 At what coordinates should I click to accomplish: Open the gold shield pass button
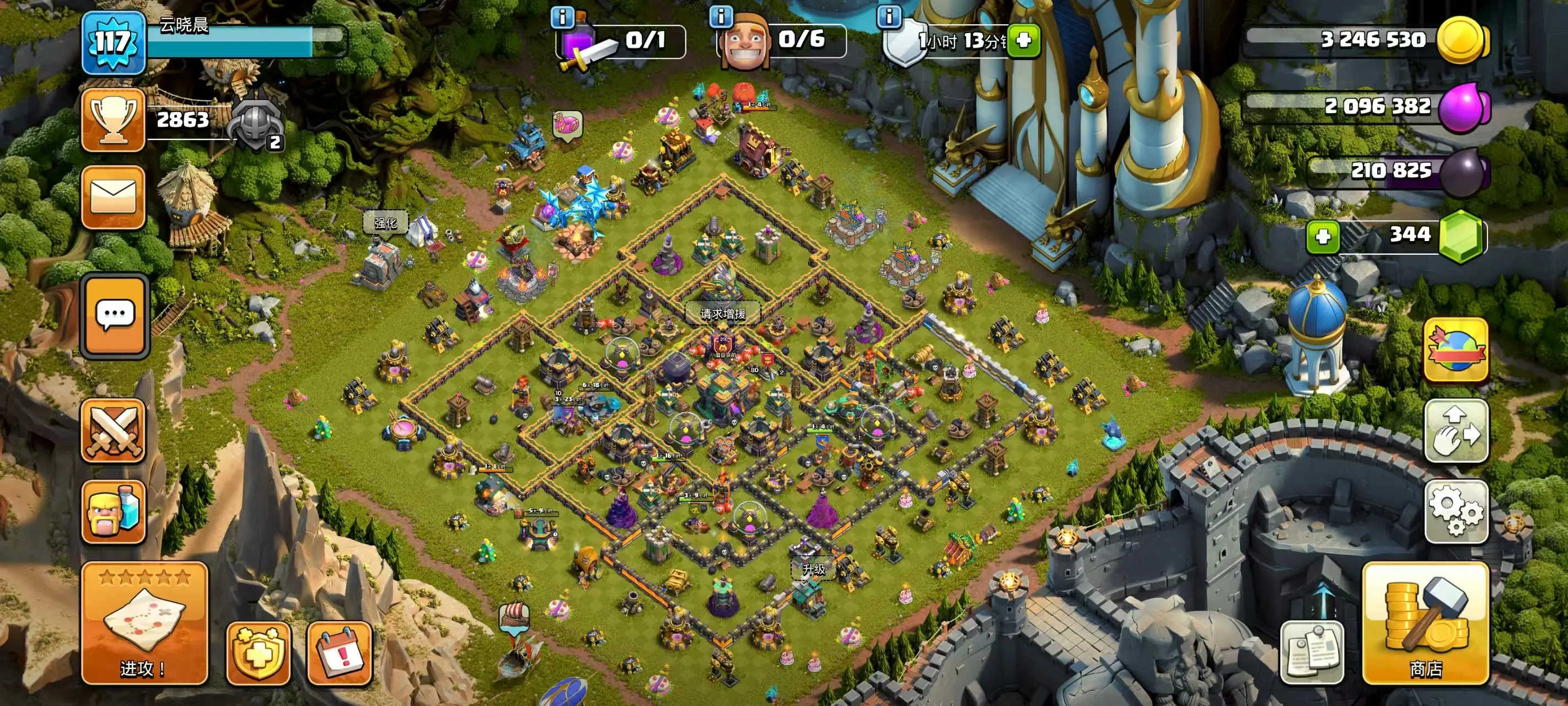[x=258, y=654]
